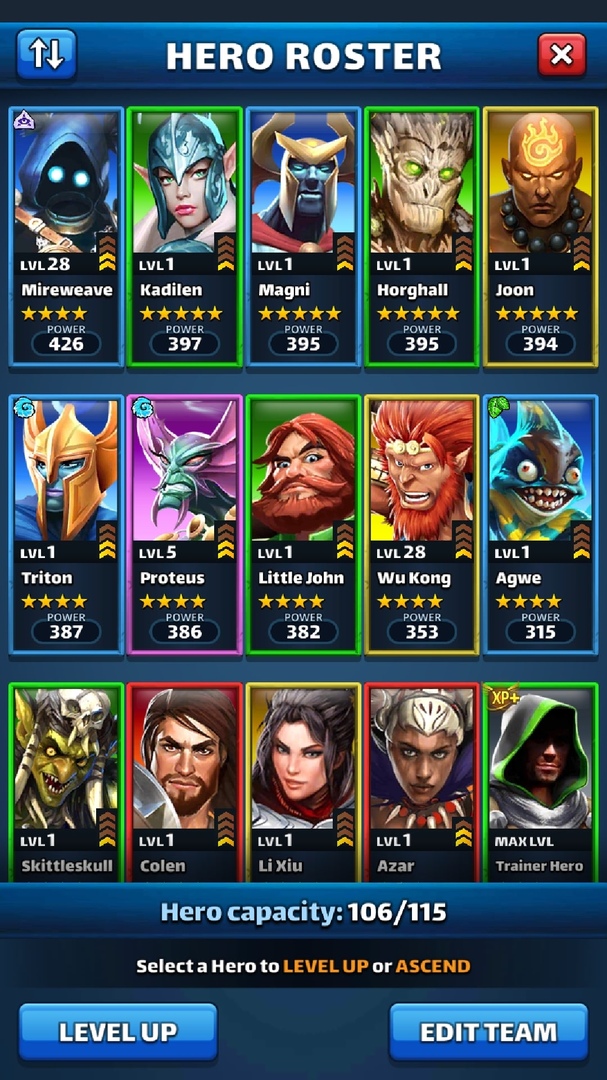Pick the Magni hero card
This screenshot has height=1080, width=607.
click(x=303, y=236)
